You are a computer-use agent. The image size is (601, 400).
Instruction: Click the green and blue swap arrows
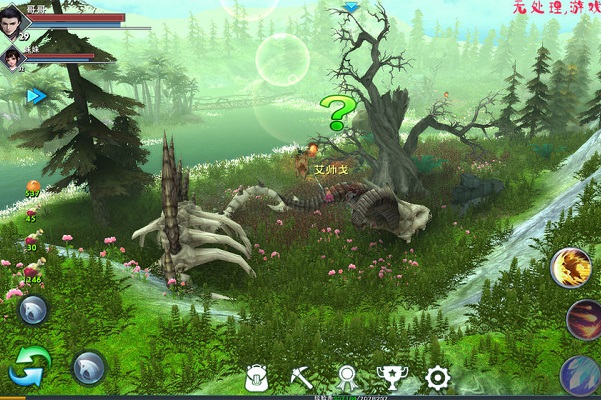pyautogui.click(x=30, y=366)
